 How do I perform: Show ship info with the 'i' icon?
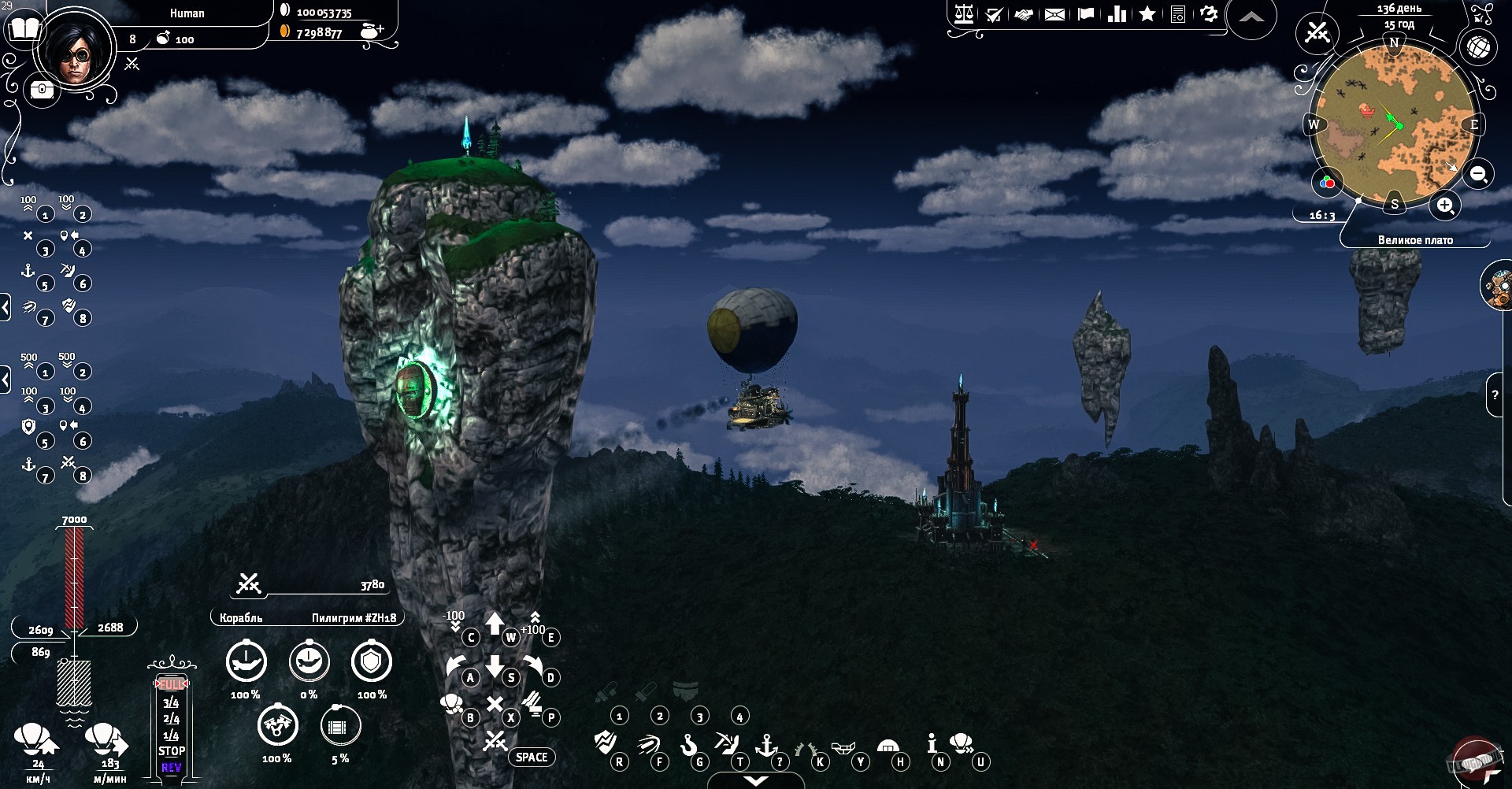(932, 743)
